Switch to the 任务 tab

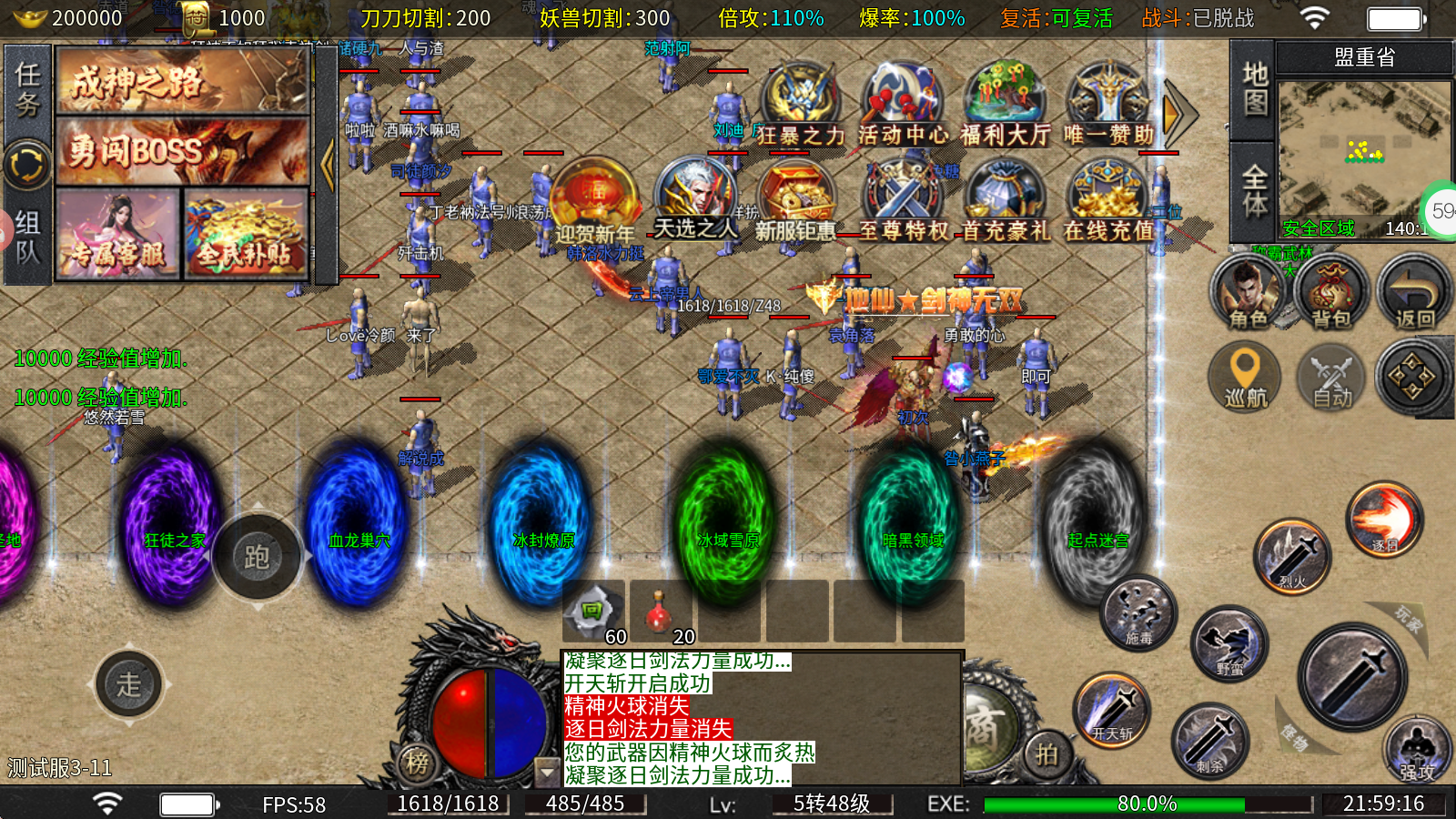point(27,89)
